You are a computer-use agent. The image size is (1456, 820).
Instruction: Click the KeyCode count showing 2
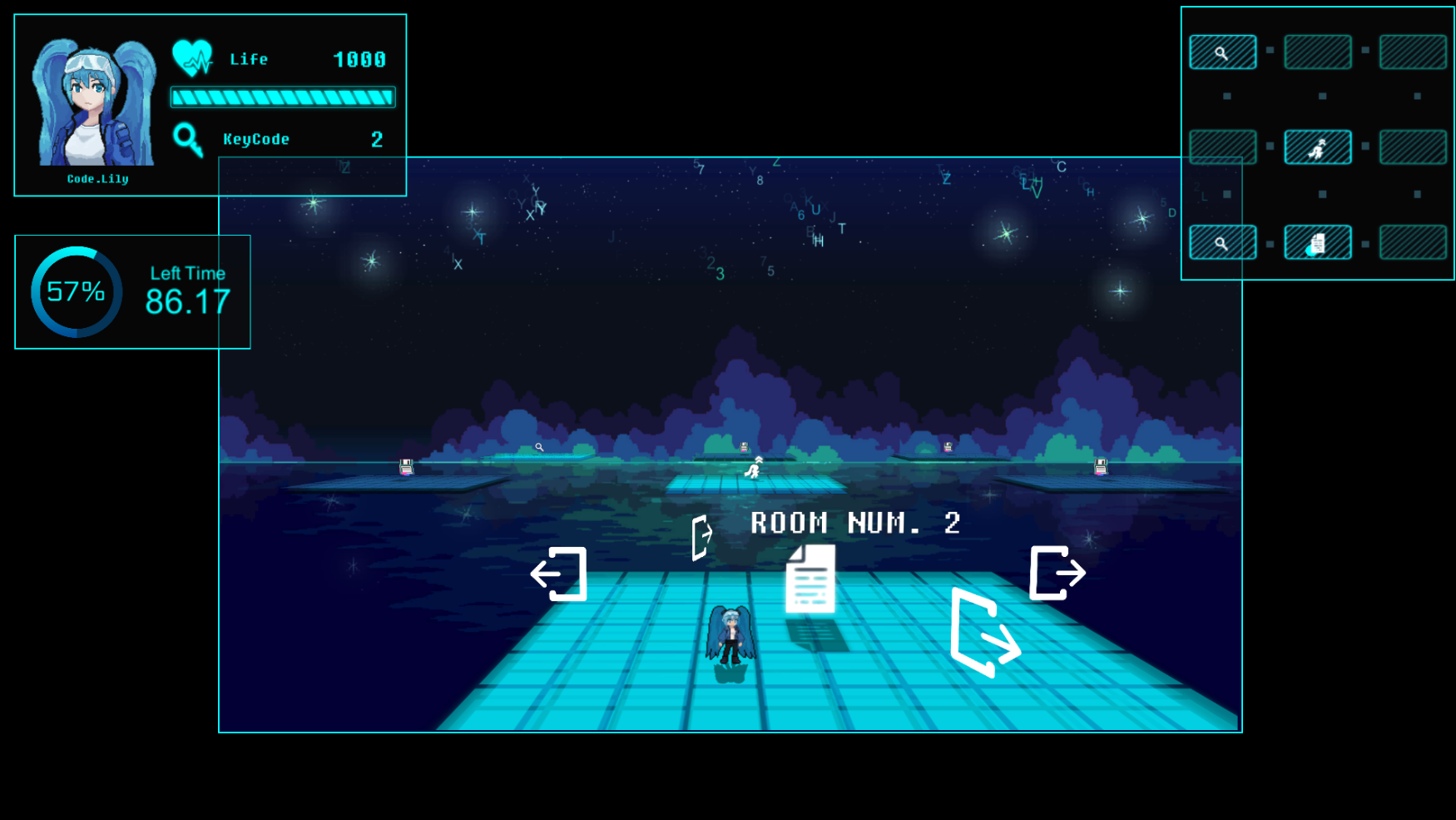coord(376,139)
